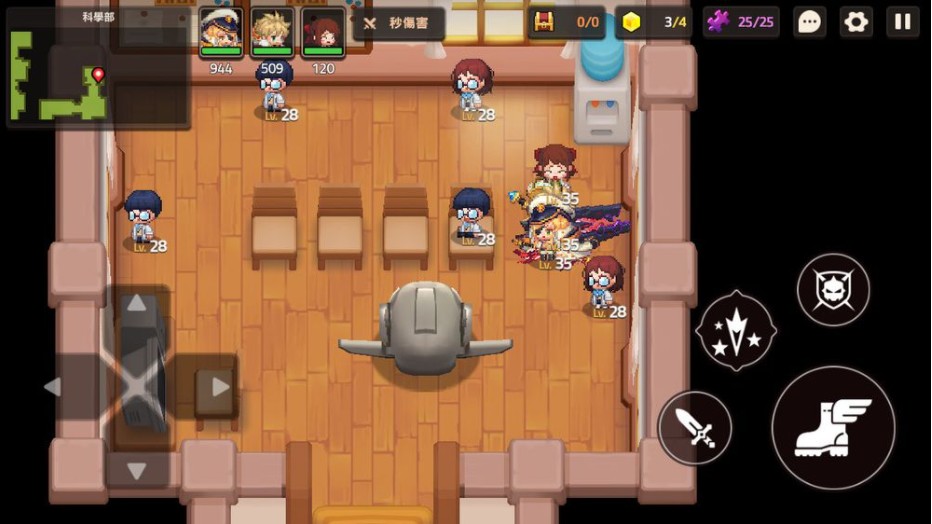Tap the d-pad down arrow

tap(137, 470)
